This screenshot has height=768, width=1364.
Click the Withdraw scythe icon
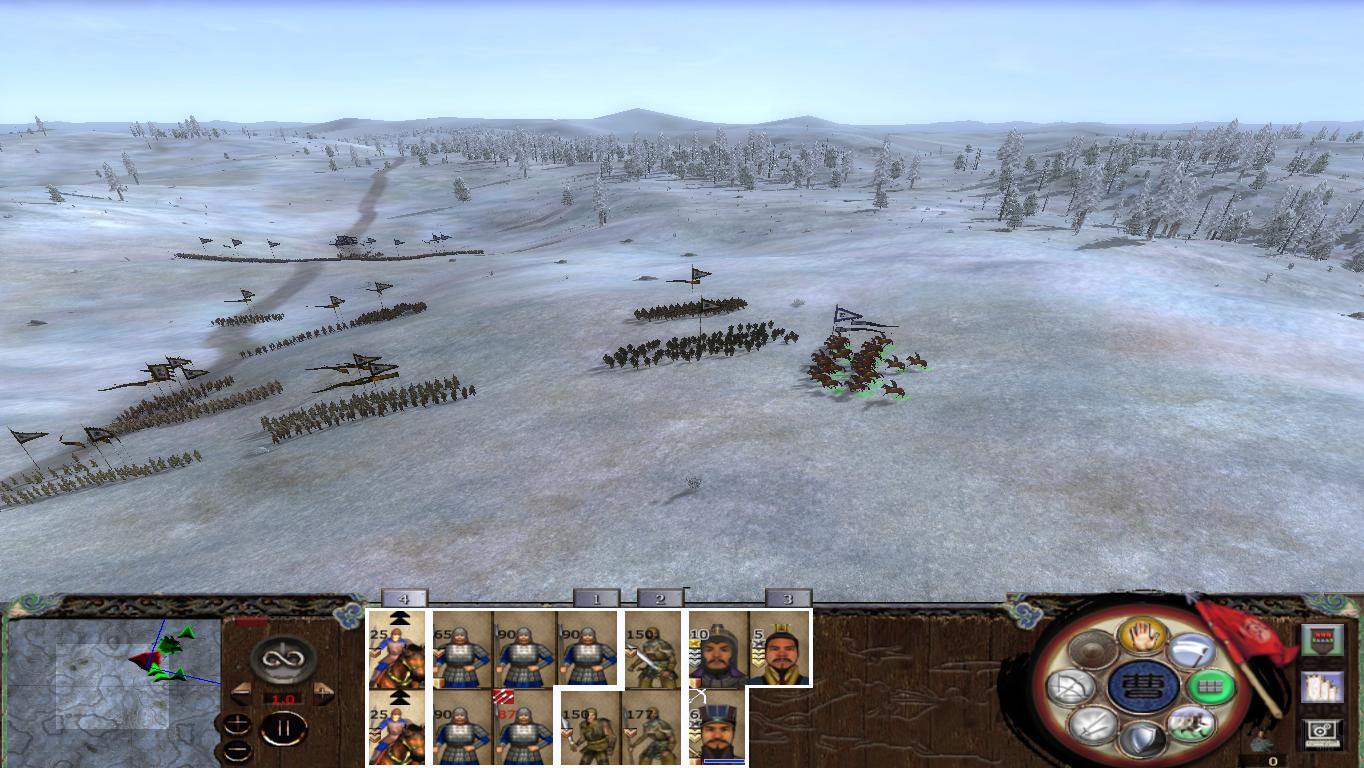point(1190,650)
